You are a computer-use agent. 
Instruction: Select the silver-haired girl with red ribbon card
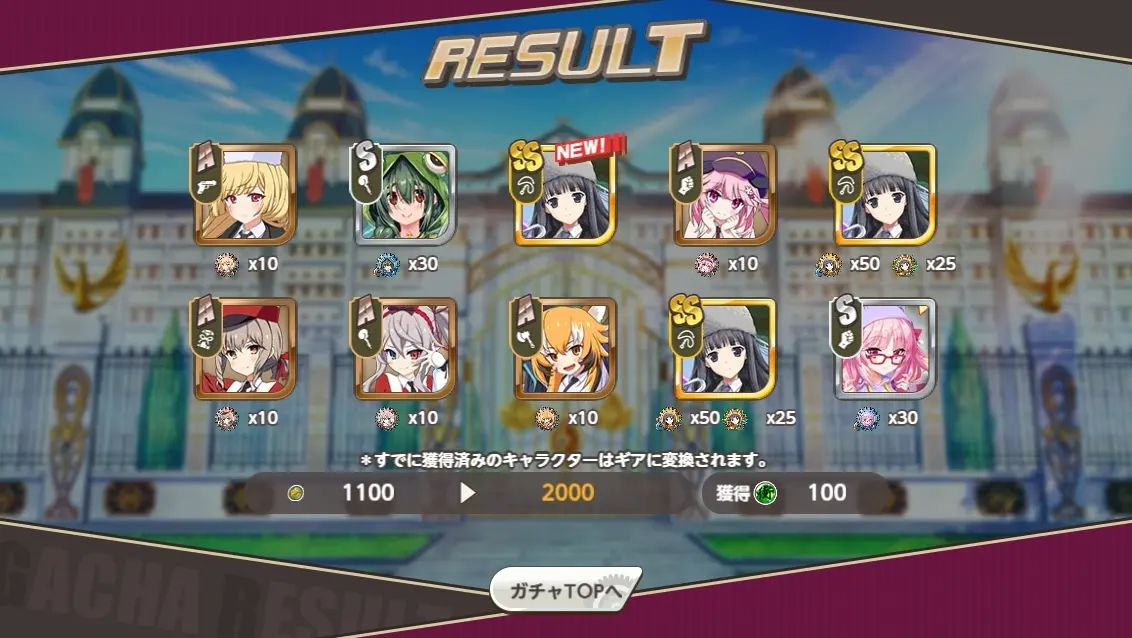[x=405, y=350]
